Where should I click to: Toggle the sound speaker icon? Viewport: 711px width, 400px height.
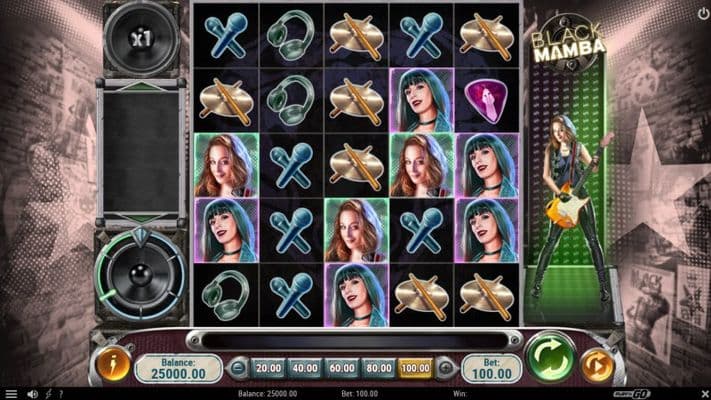(33, 394)
